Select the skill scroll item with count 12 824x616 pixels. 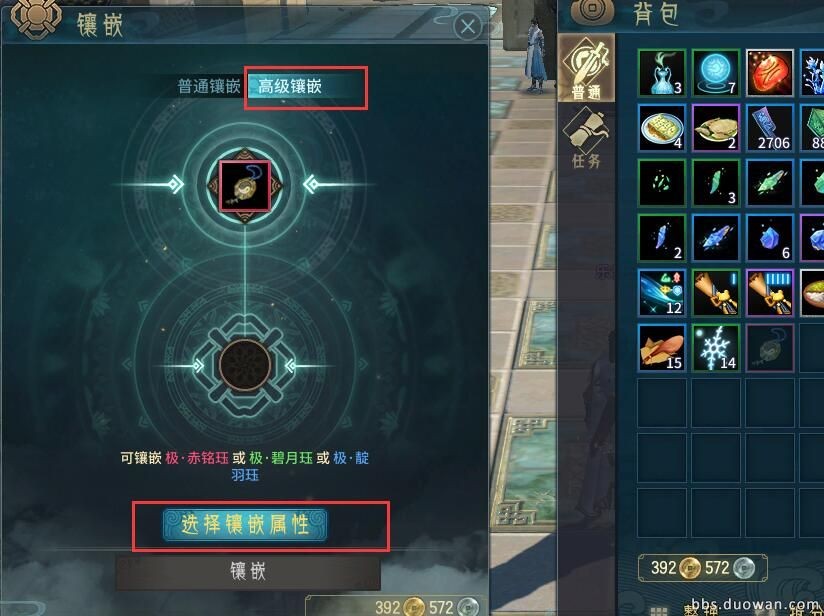pyautogui.click(x=662, y=293)
